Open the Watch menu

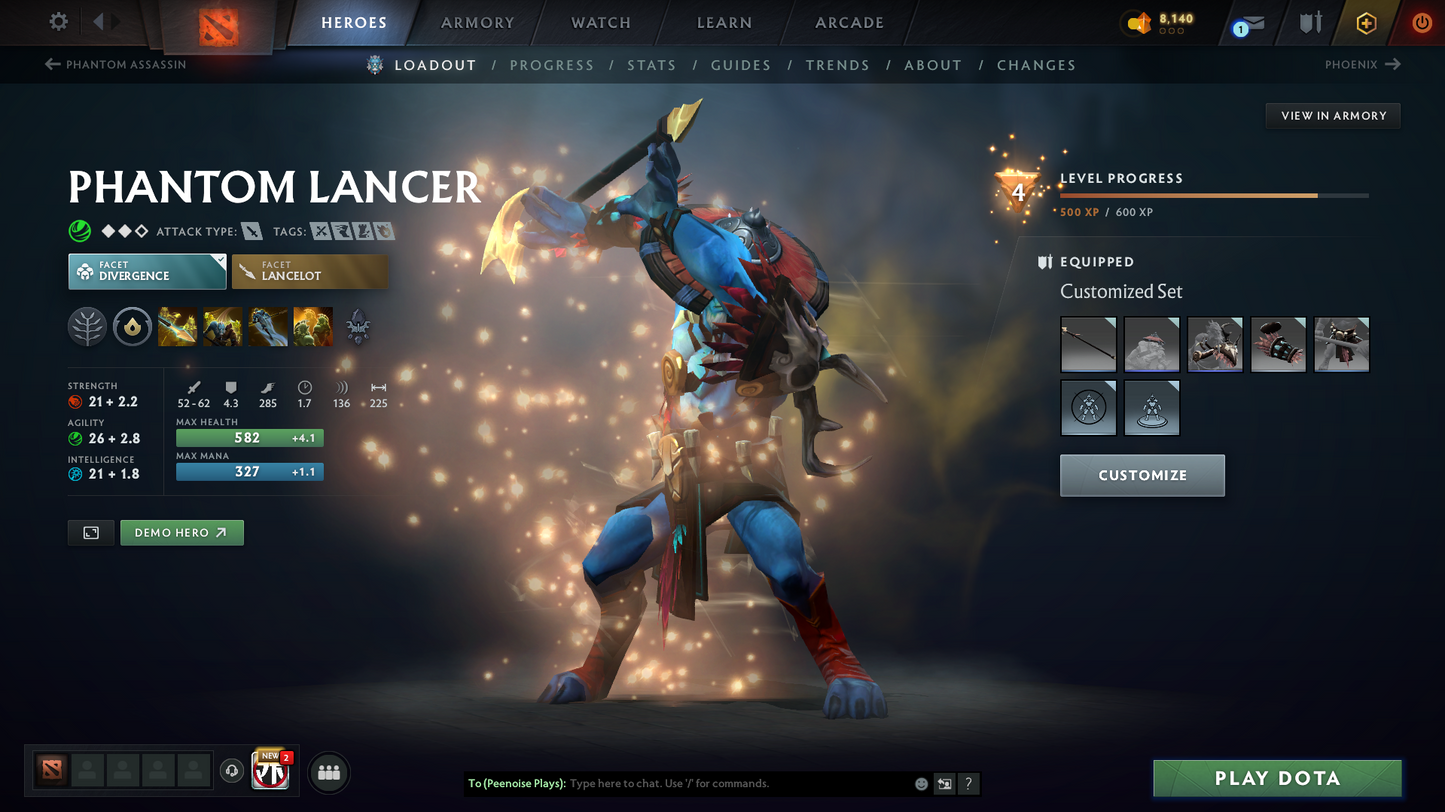pos(599,22)
